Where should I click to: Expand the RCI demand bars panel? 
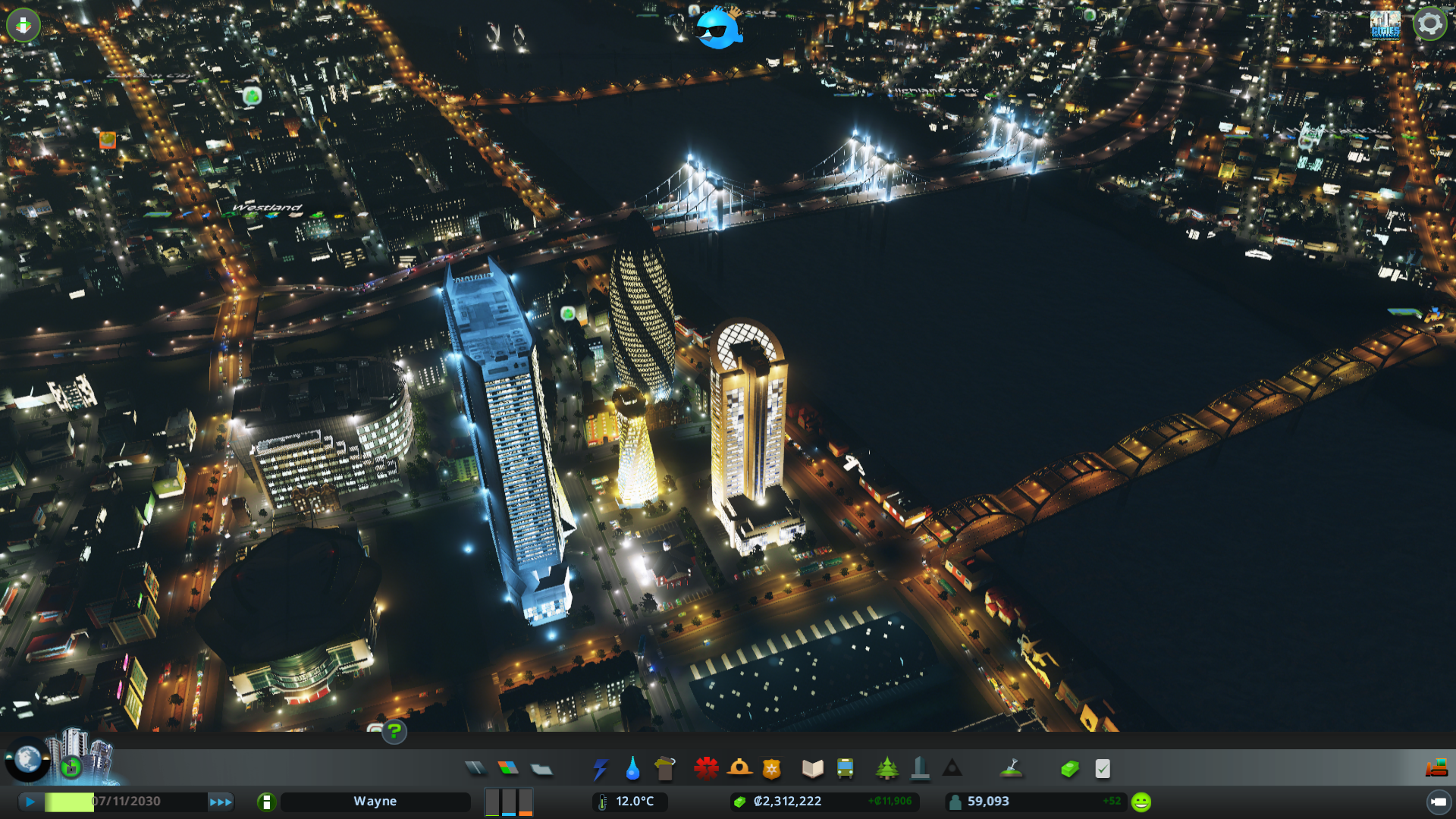(x=508, y=801)
